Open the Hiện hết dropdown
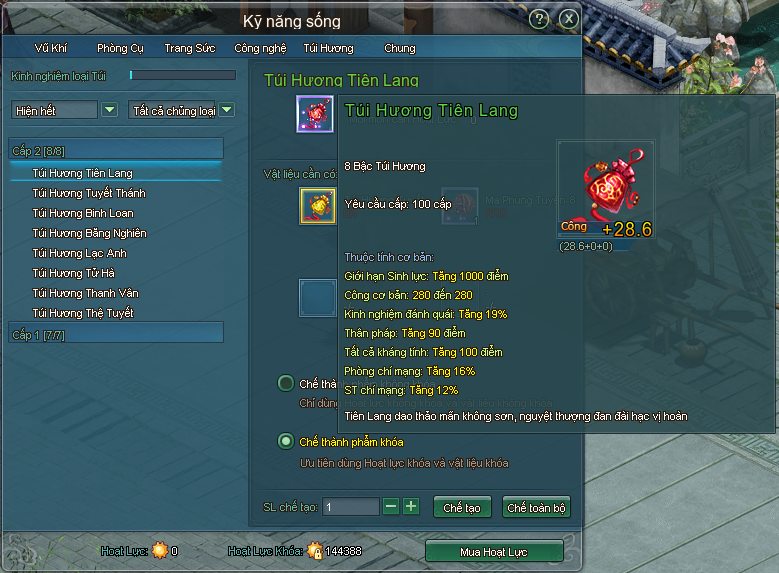 pos(109,110)
